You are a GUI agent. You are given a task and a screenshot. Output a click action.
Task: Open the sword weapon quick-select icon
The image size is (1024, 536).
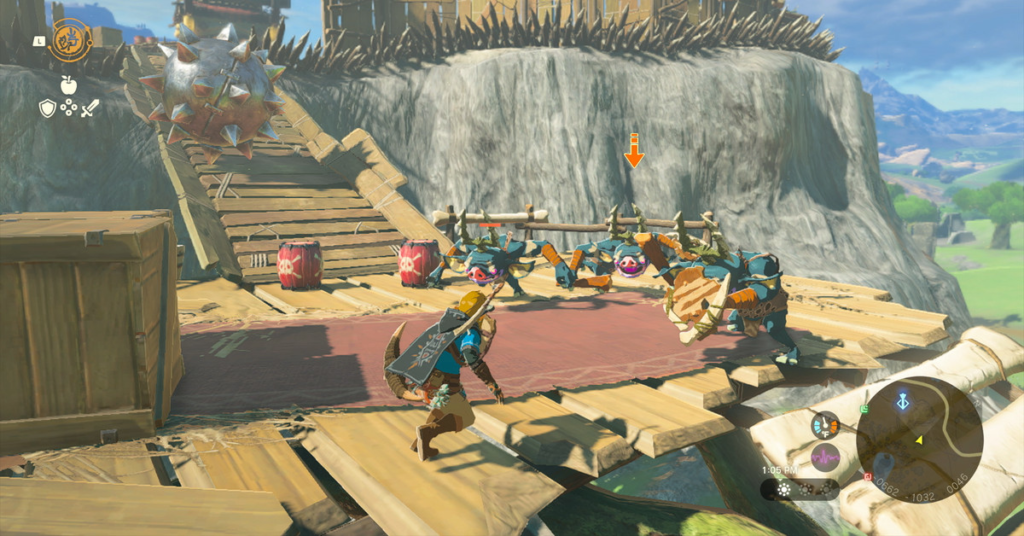pyautogui.click(x=90, y=108)
